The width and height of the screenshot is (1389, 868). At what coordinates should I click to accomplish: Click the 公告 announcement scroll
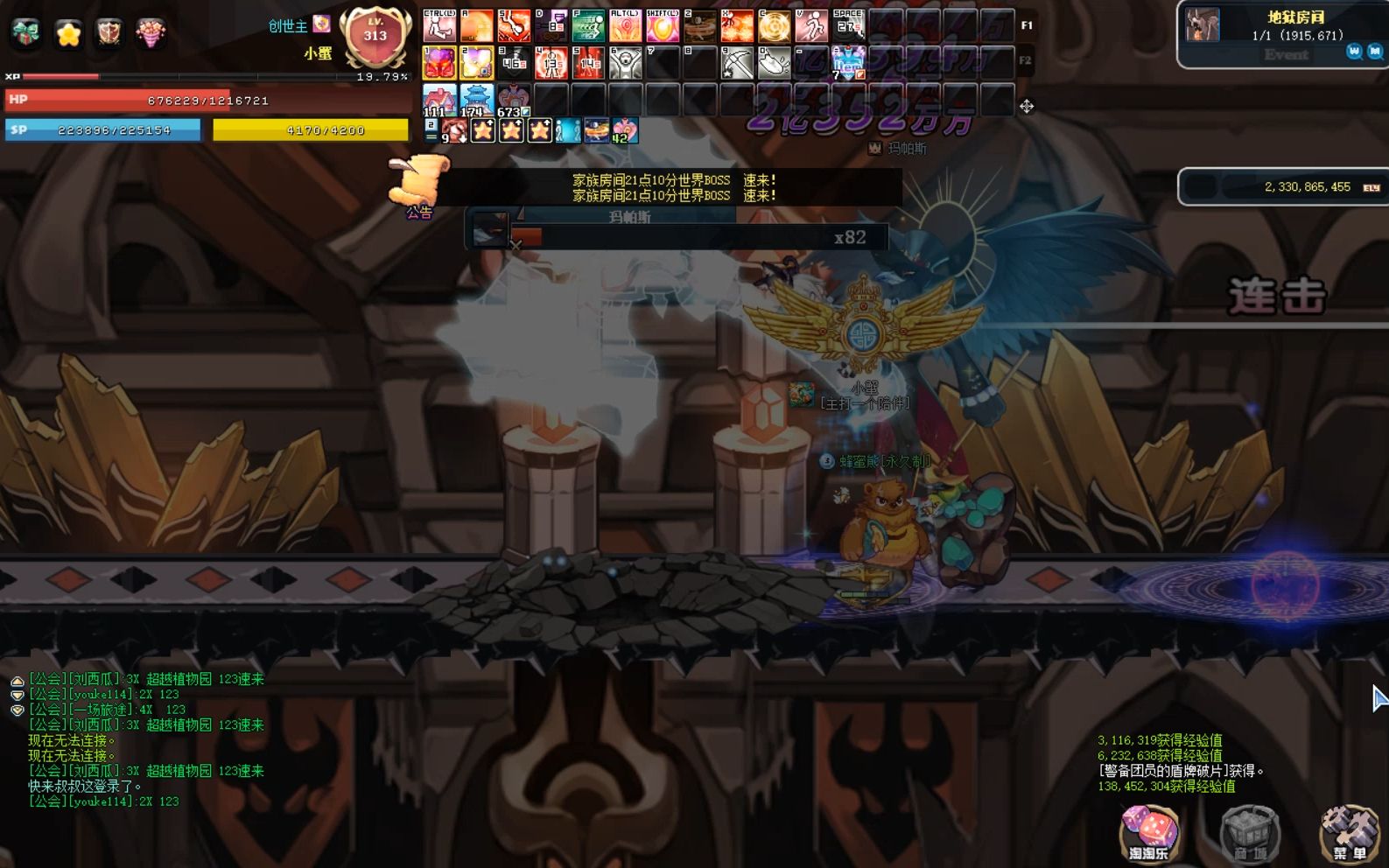pyautogui.click(x=418, y=184)
